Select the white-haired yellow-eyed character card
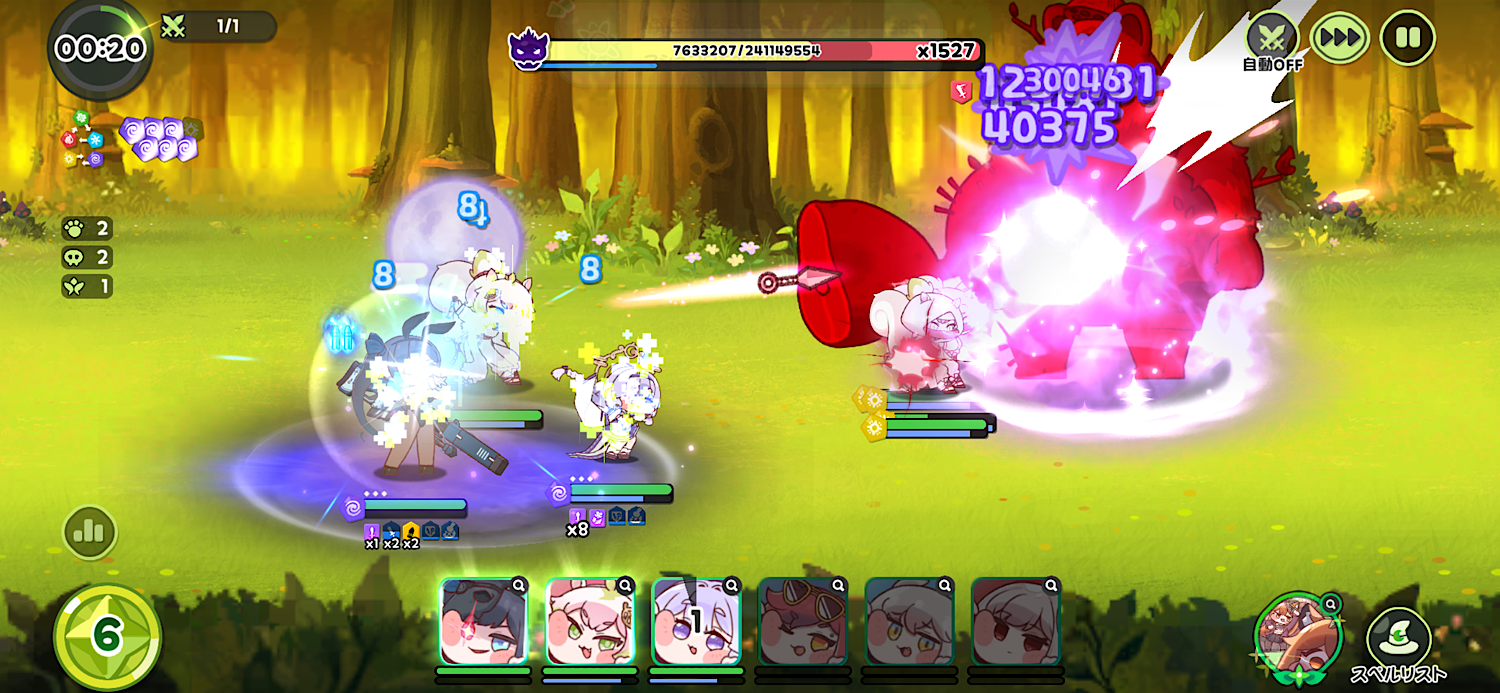This screenshot has height=693, width=1500. [x=909, y=622]
